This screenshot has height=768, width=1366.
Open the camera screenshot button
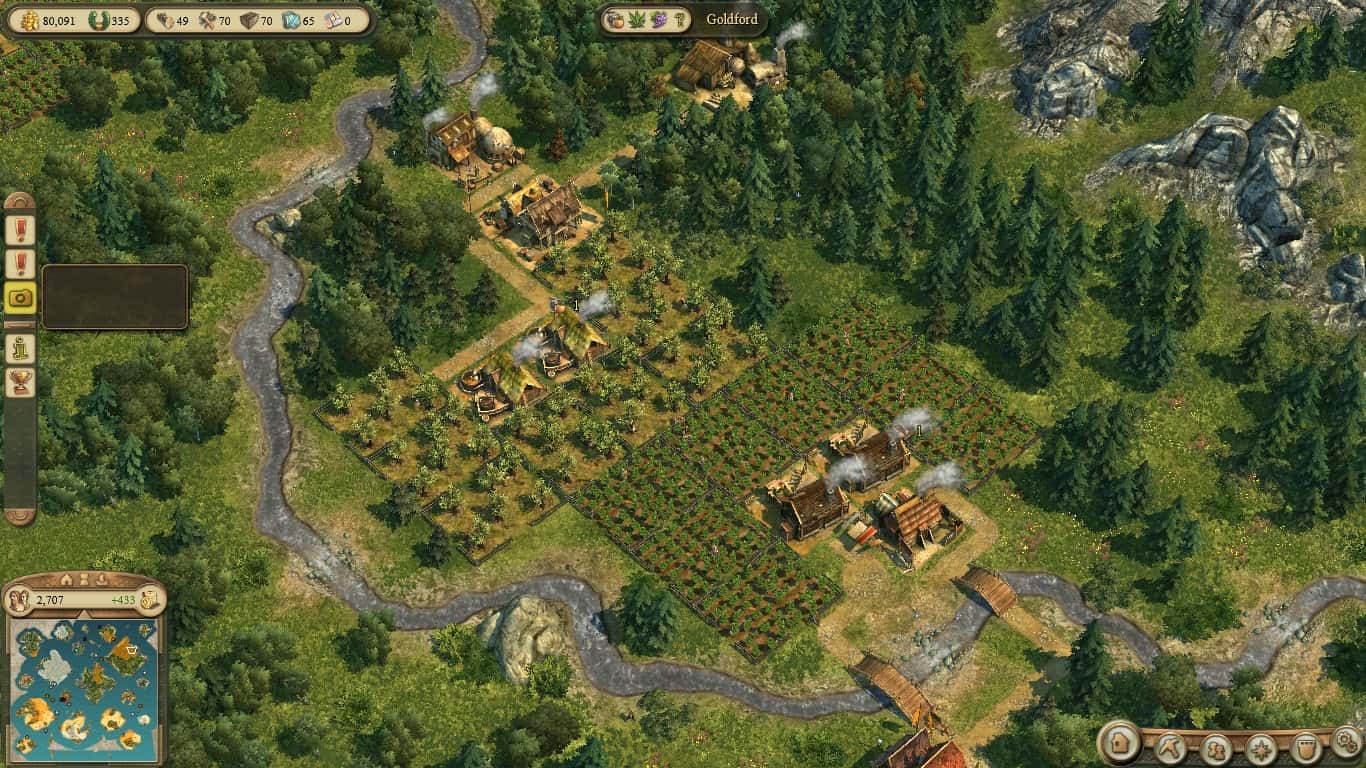tap(20, 297)
